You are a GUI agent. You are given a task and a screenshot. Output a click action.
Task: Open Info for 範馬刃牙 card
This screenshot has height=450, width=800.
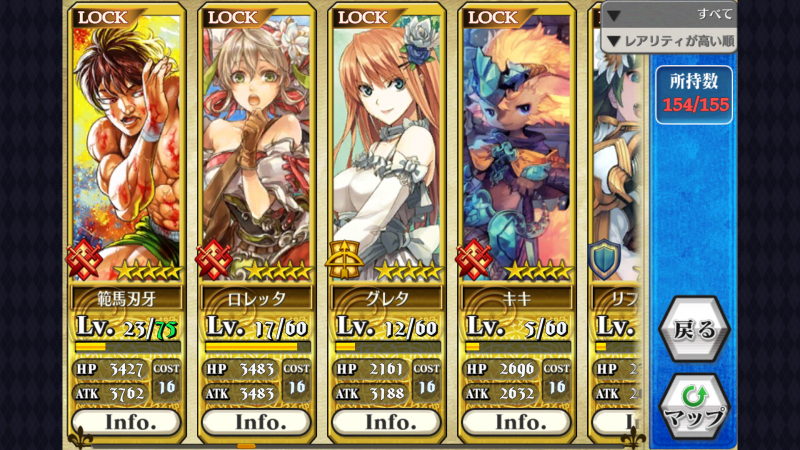[x=127, y=421]
